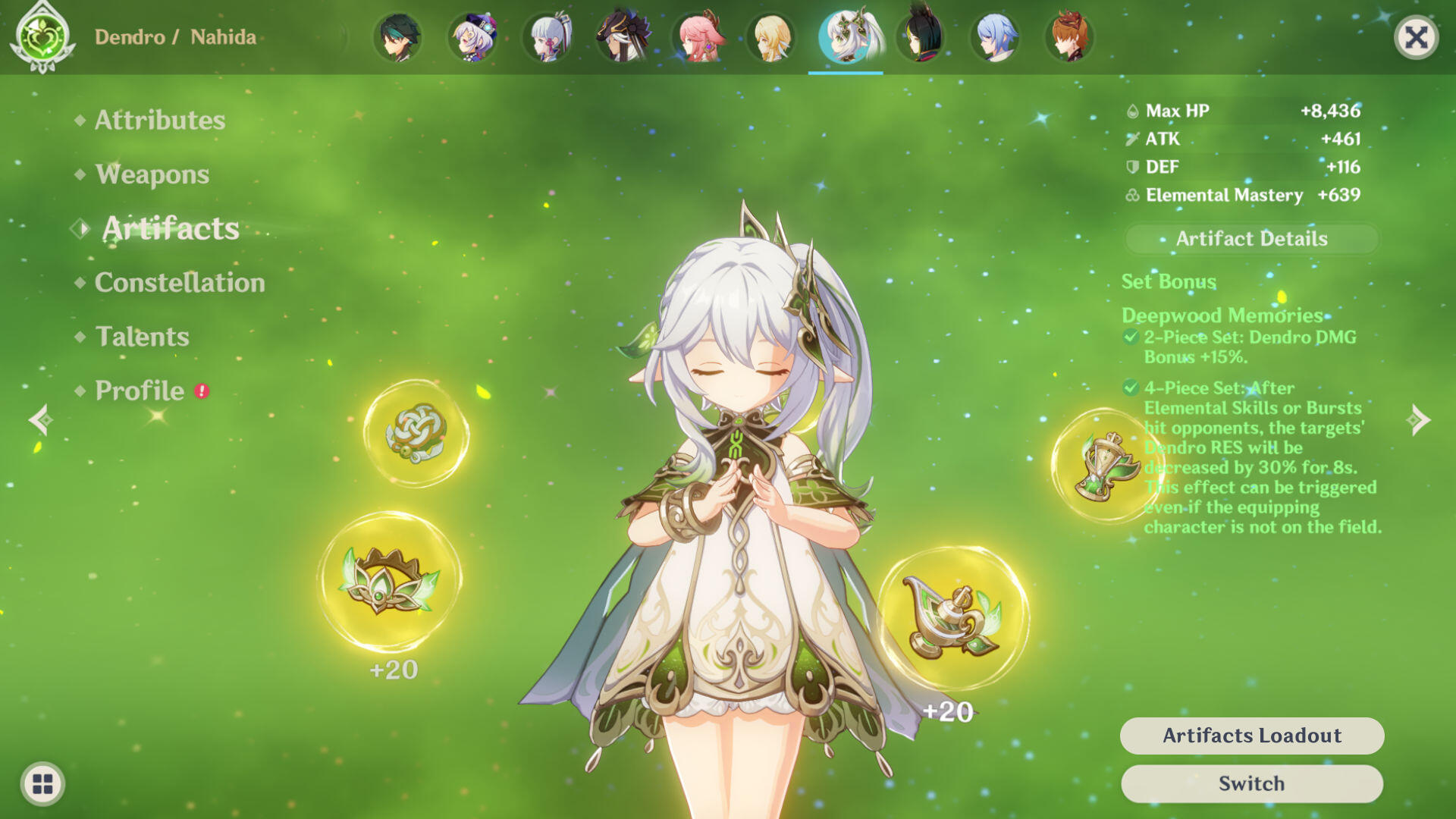
Task: Choose the blond-haired character portrait
Action: point(772,37)
